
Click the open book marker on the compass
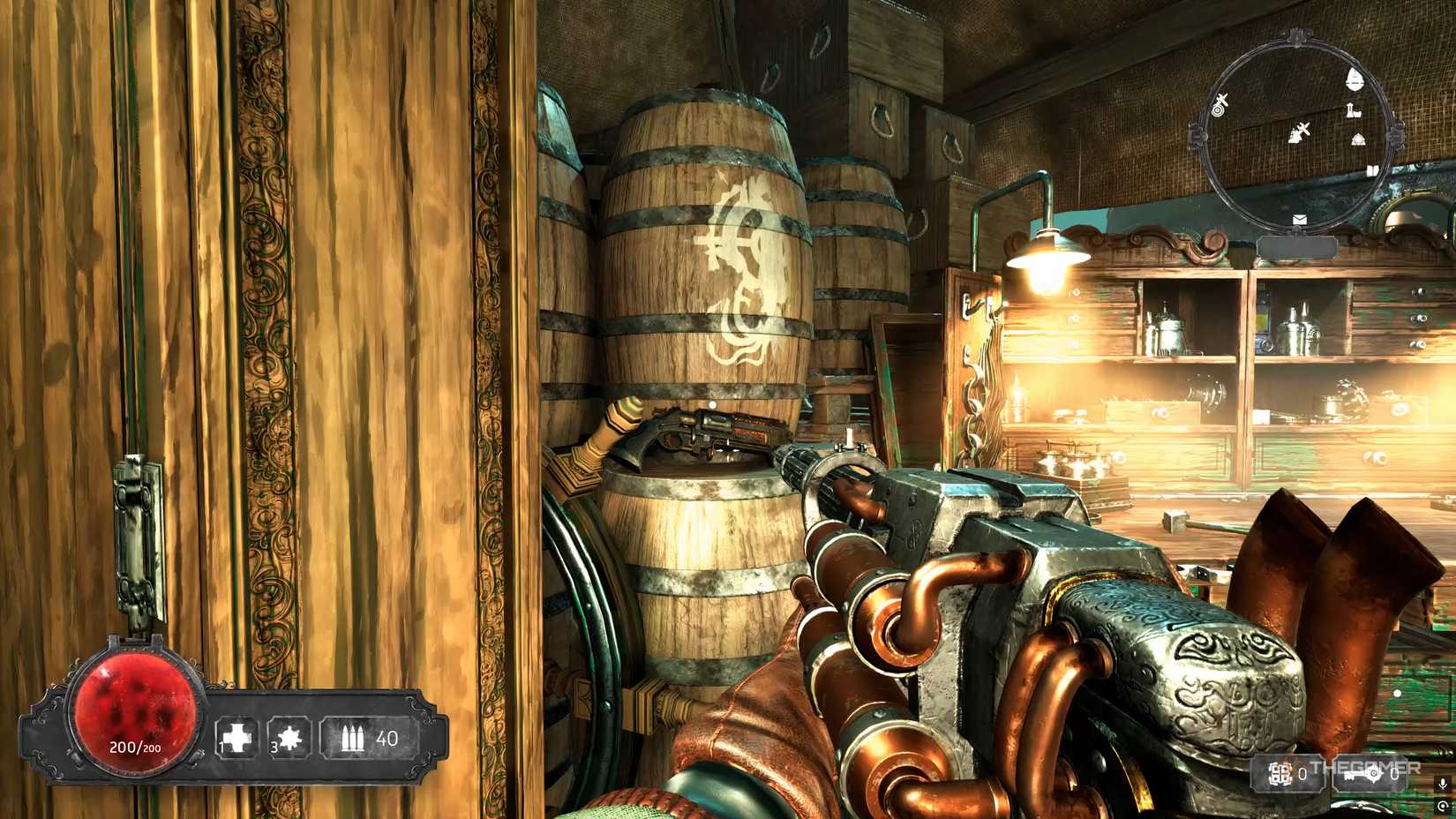tap(1372, 171)
